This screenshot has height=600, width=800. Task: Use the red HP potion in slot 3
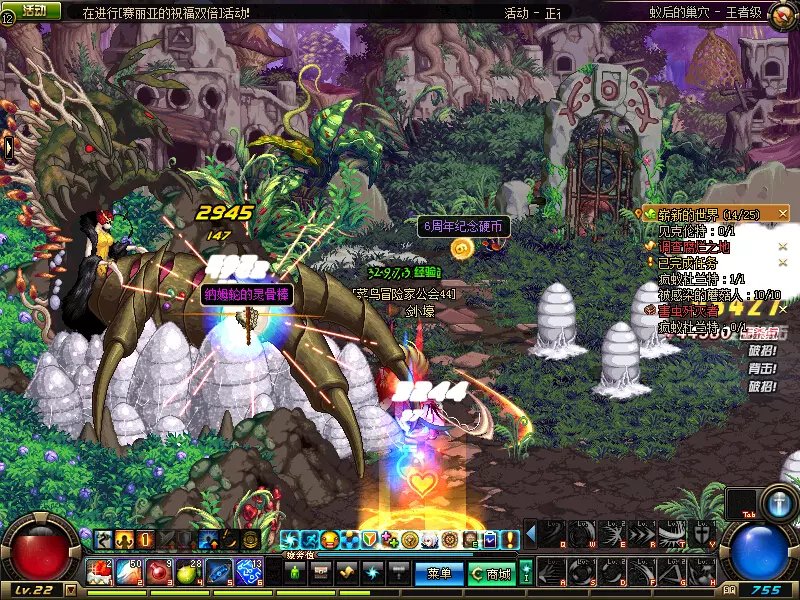point(160,573)
